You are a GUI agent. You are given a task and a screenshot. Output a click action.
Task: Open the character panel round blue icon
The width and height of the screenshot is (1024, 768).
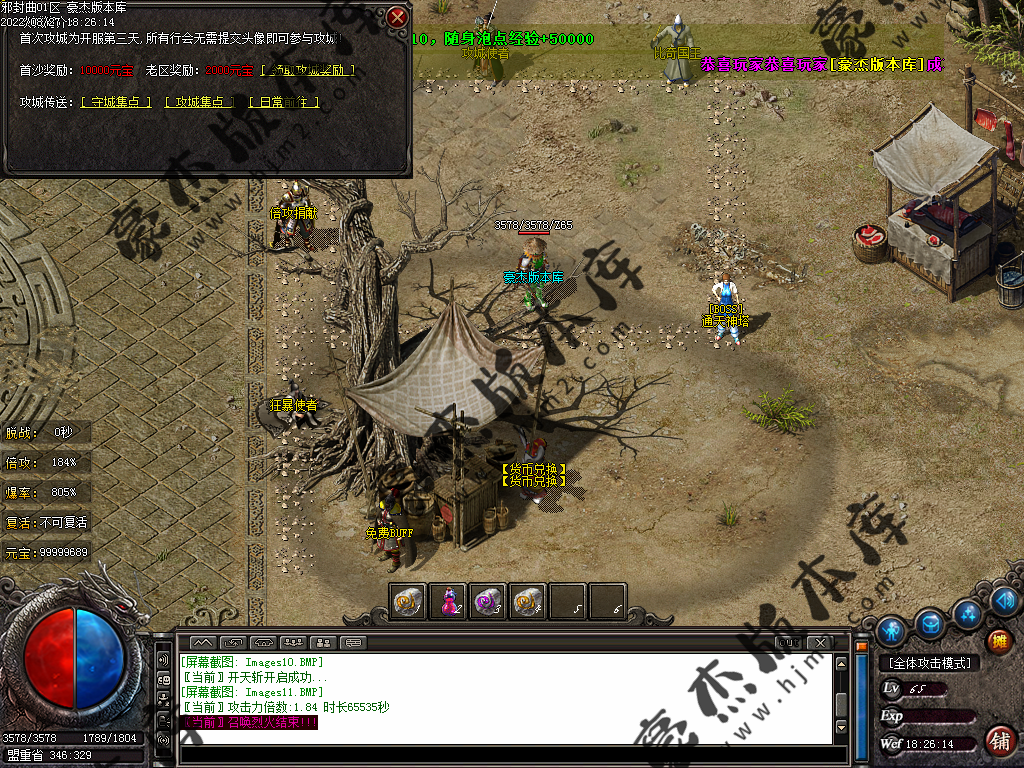pyautogui.click(x=890, y=630)
